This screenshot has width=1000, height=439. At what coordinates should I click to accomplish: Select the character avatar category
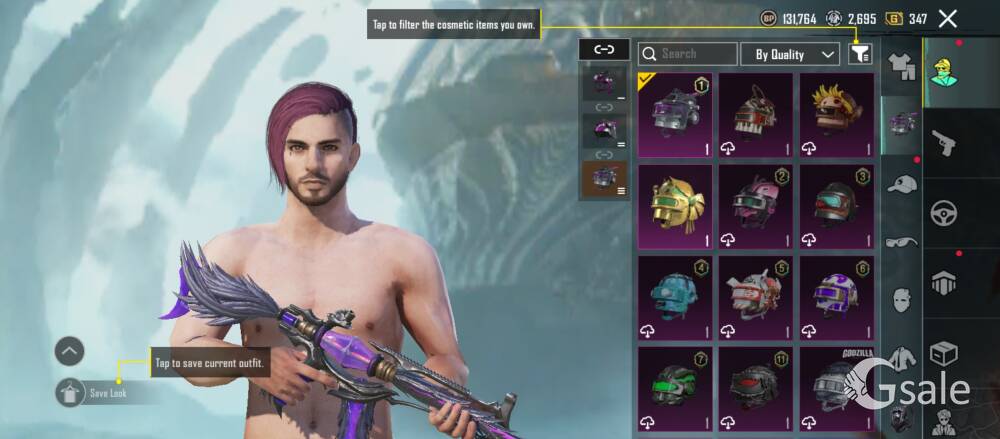pos(943,72)
